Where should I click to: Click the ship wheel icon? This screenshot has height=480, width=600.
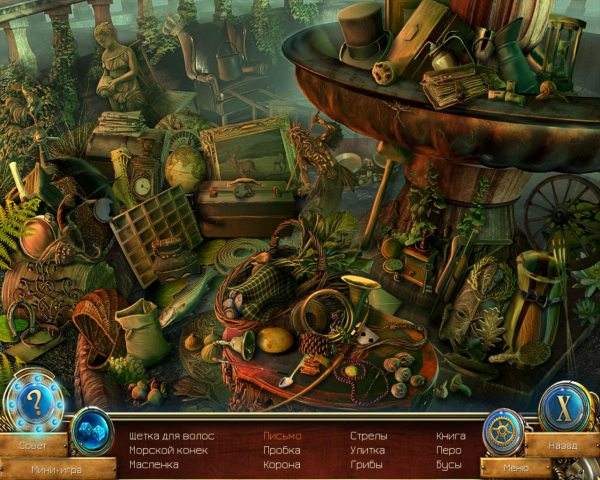point(503,431)
